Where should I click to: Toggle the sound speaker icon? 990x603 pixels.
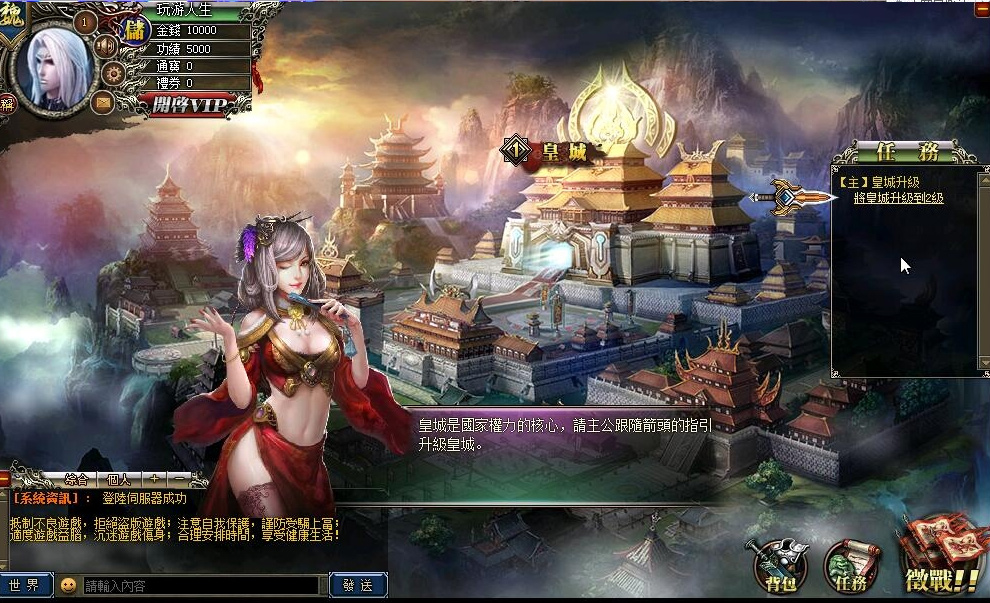click(104, 45)
